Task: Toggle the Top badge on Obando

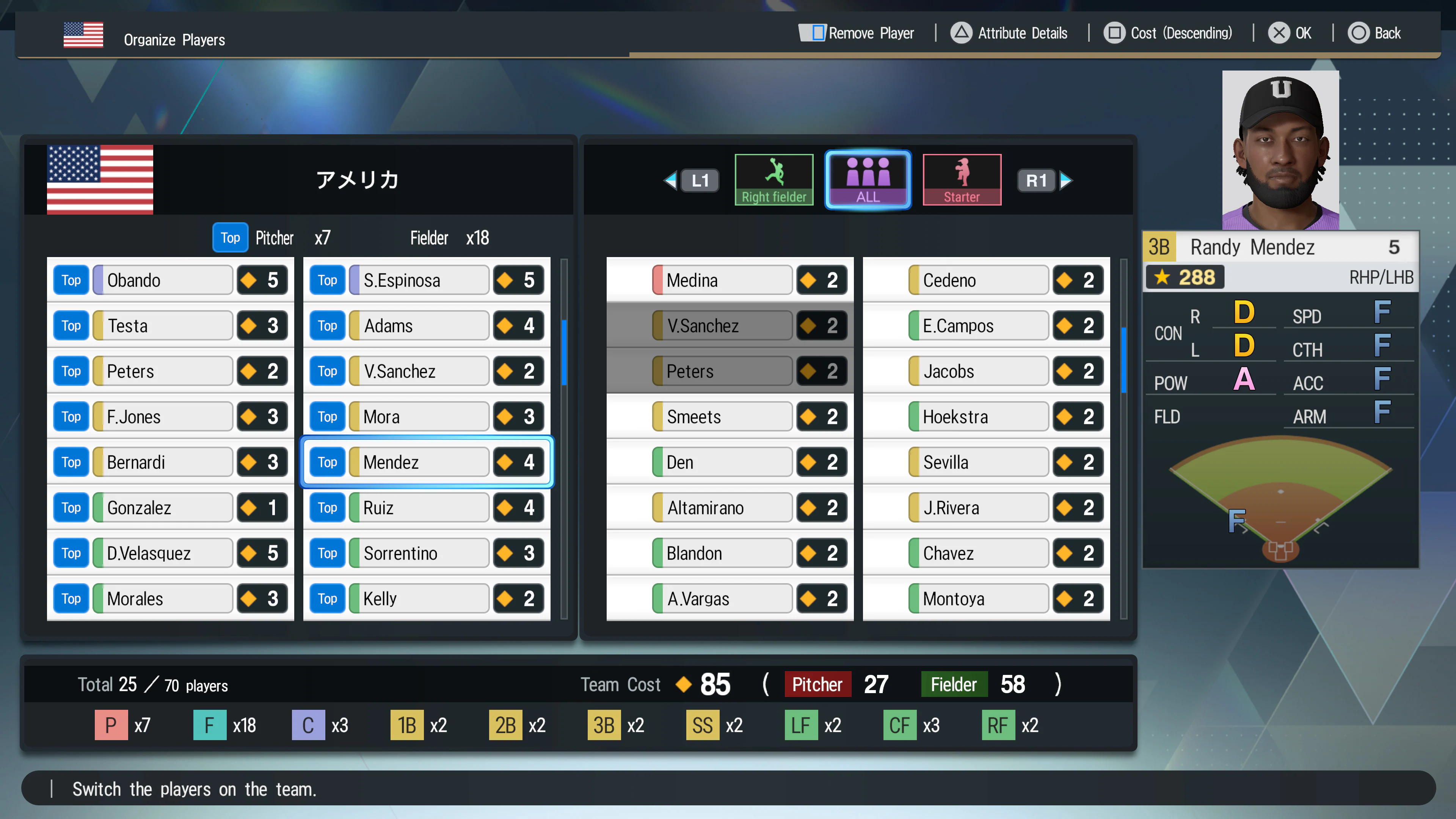Action: click(71, 280)
